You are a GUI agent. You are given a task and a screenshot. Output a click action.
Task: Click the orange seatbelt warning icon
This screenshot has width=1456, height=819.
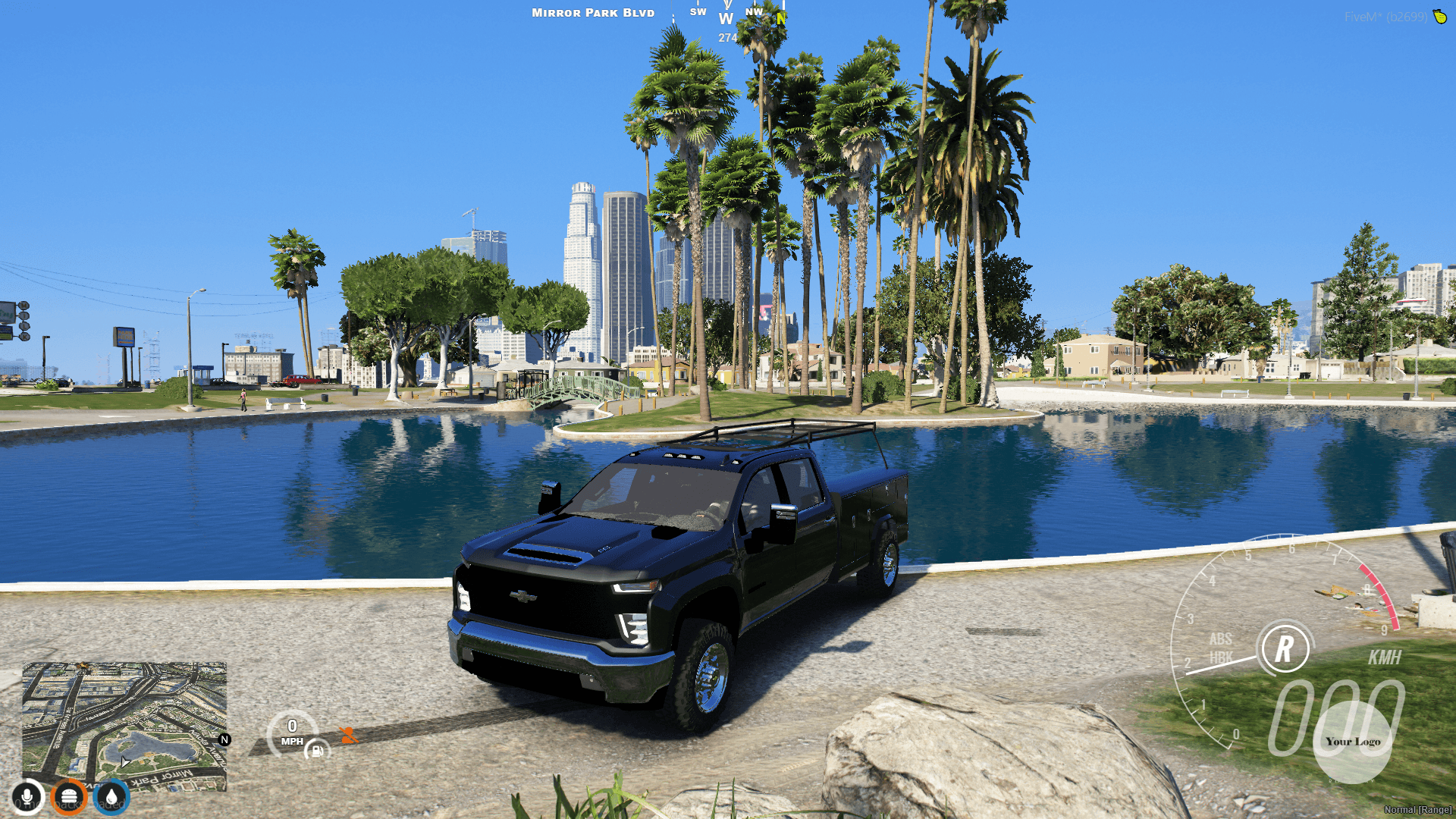point(347,733)
